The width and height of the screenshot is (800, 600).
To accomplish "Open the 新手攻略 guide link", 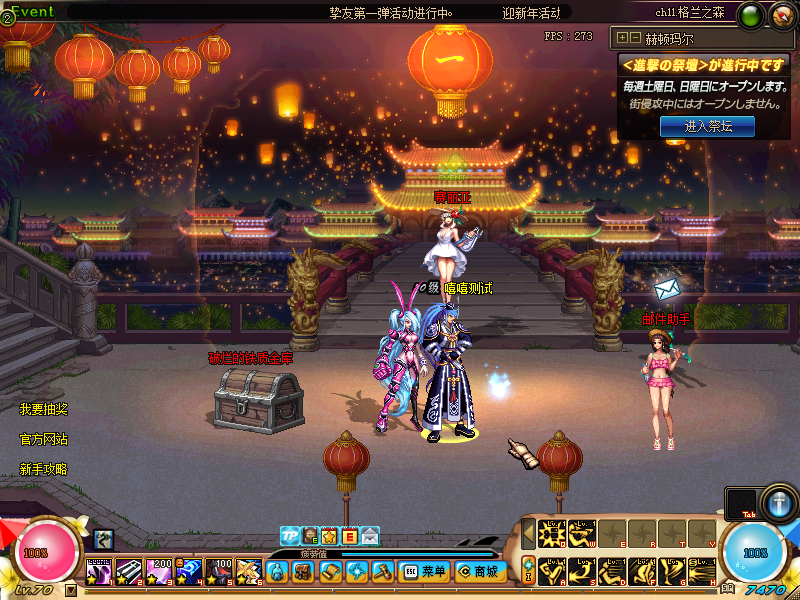I will click(x=44, y=469).
